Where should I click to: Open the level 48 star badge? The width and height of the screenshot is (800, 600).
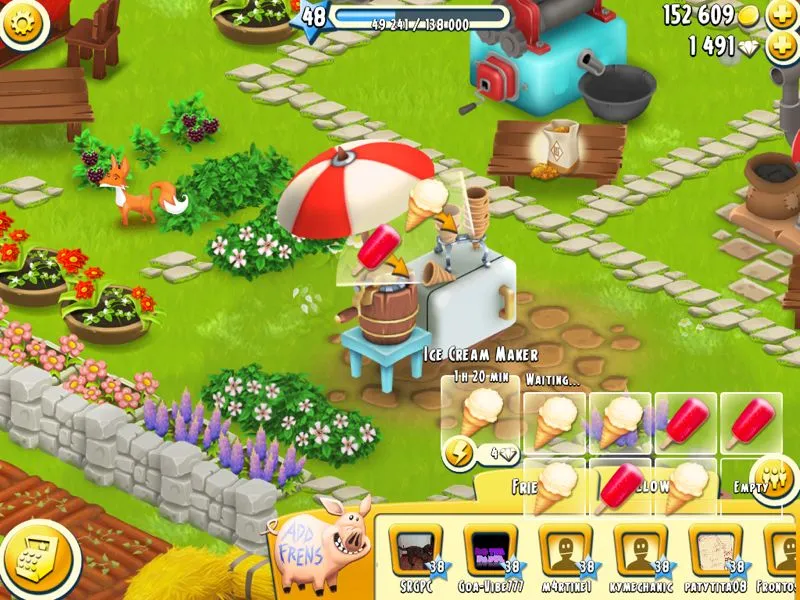pos(313,18)
